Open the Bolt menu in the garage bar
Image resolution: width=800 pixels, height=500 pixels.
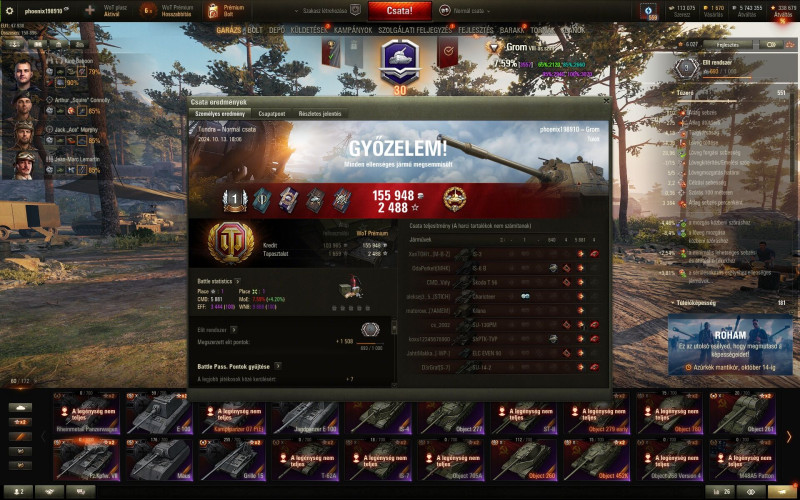pos(255,30)
